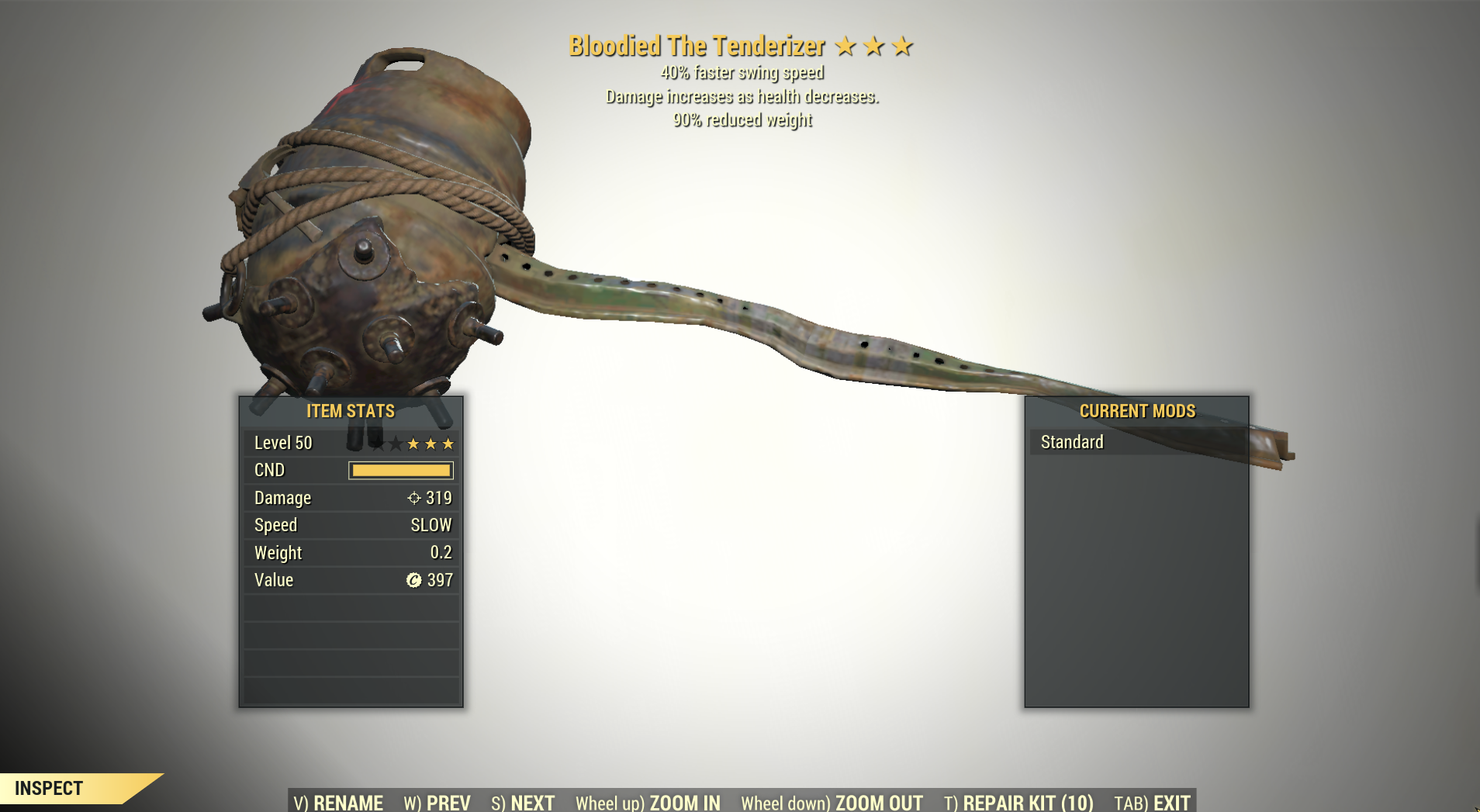Switch to NEXT item
This screenshot has height=812, width=1480.
click(524, 803)
